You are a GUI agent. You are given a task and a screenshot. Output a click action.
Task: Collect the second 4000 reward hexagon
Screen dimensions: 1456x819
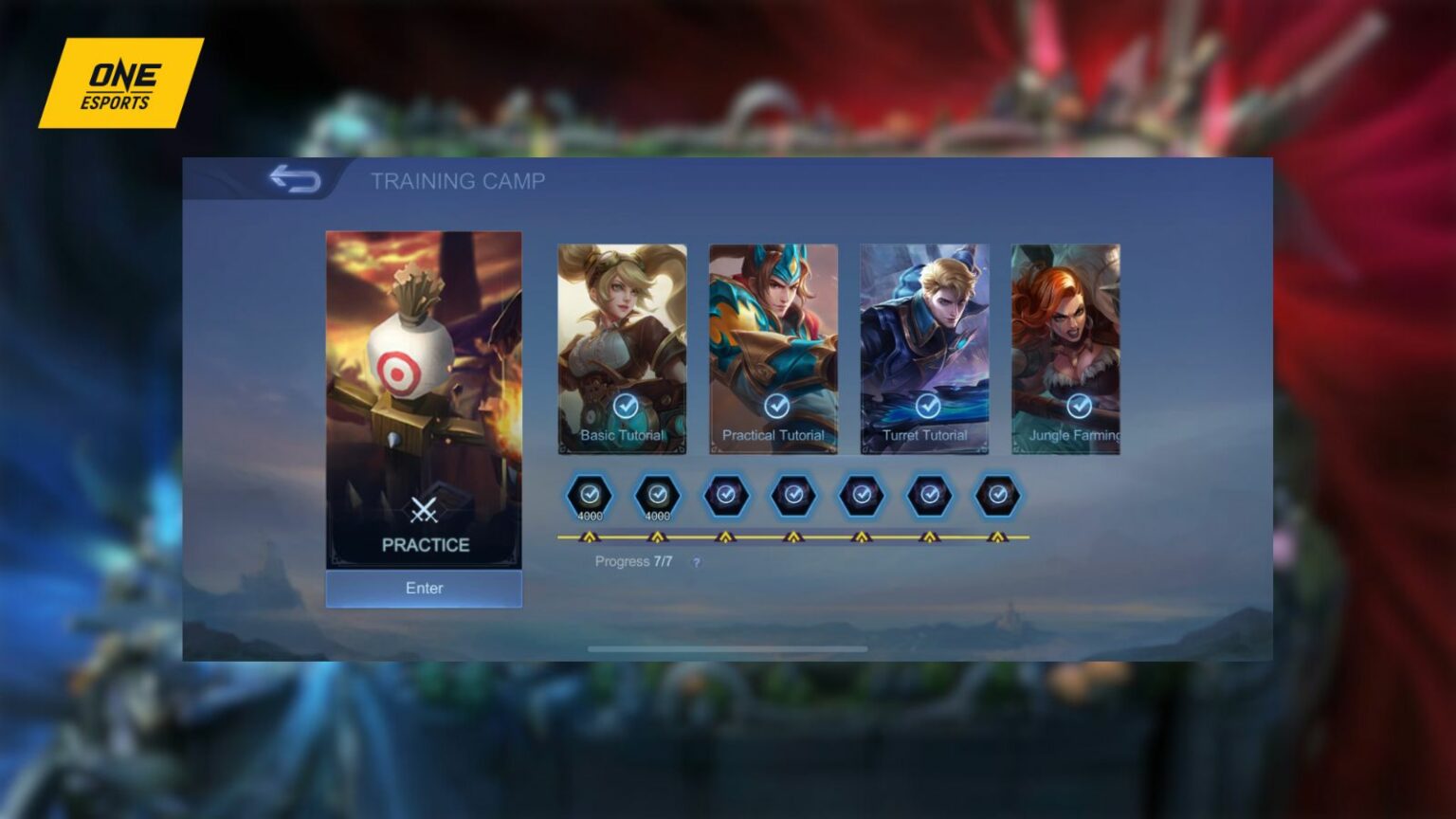(x=657, y=495)
